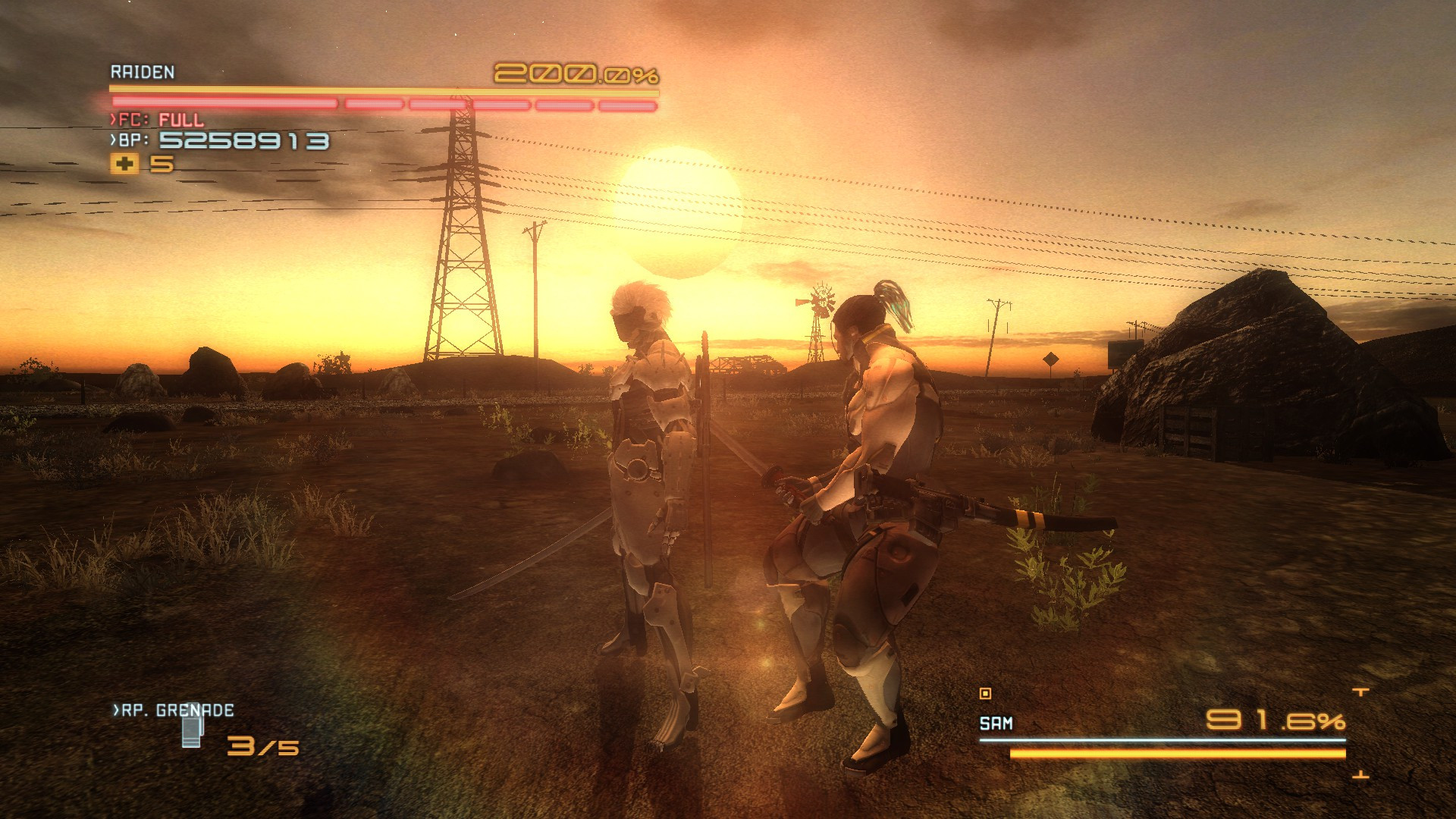Select the plus symbol beside the item count
This screenshot has height=819, width=1456.
click(124, 162)
